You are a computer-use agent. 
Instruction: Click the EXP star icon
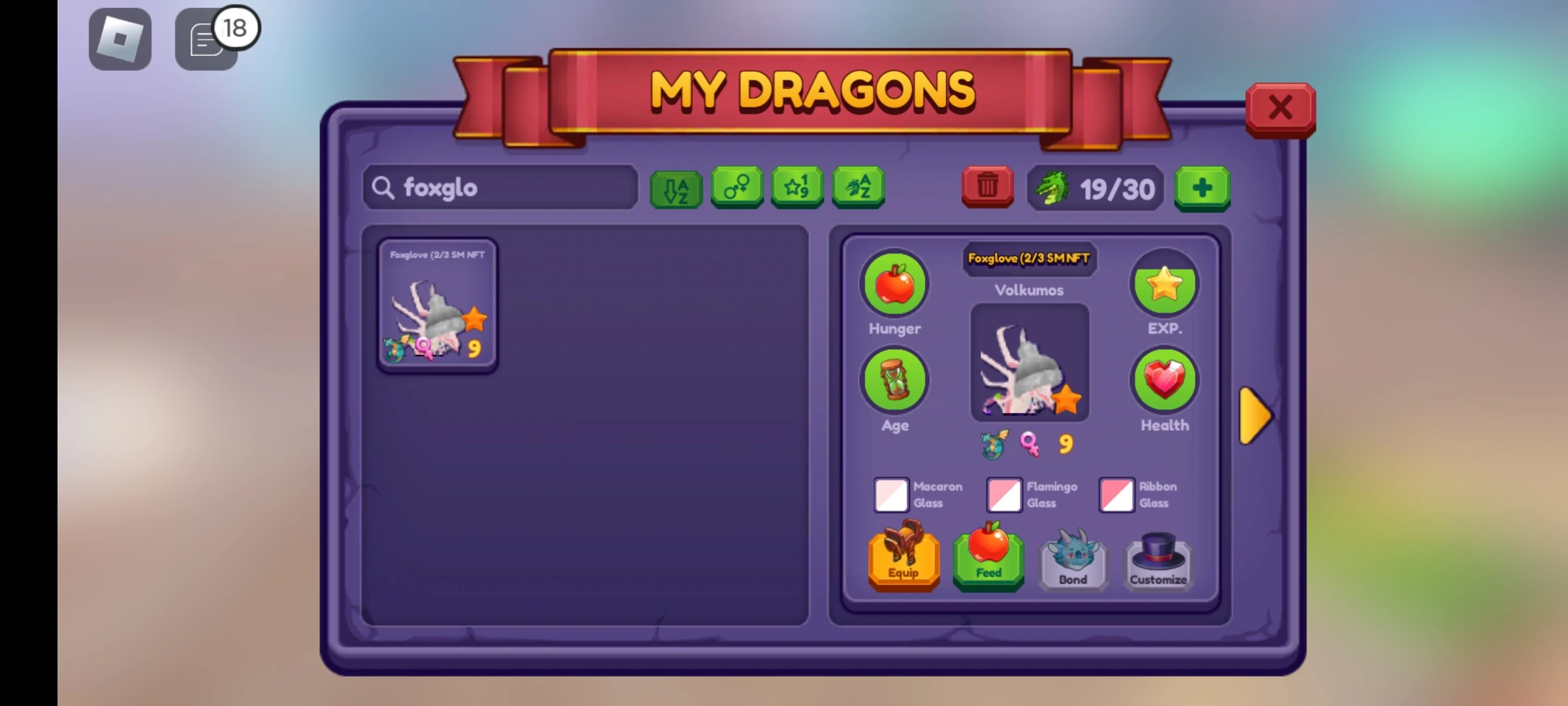[1165, 284]
